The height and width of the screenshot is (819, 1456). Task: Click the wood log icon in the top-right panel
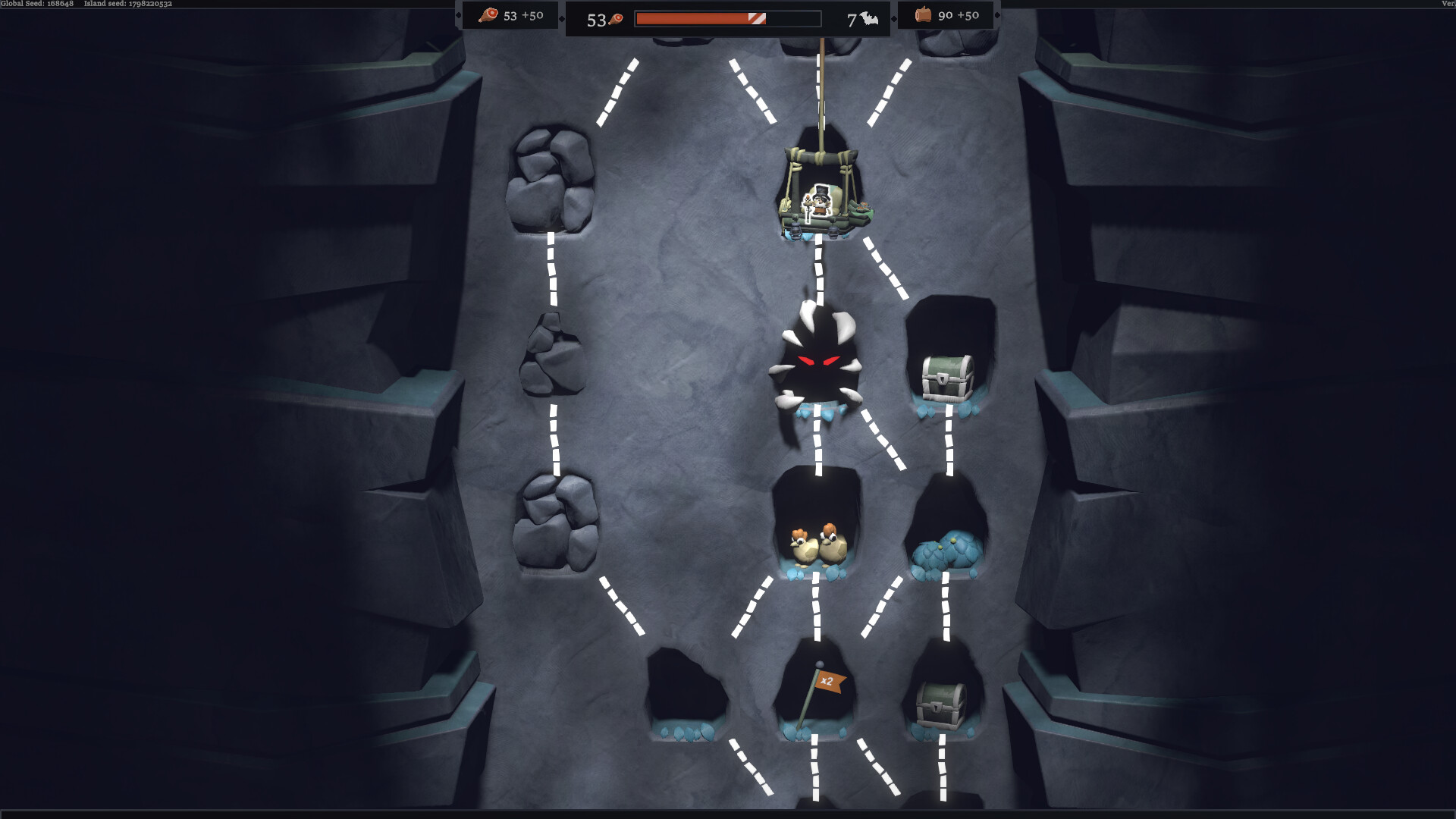tap(924, 14)
